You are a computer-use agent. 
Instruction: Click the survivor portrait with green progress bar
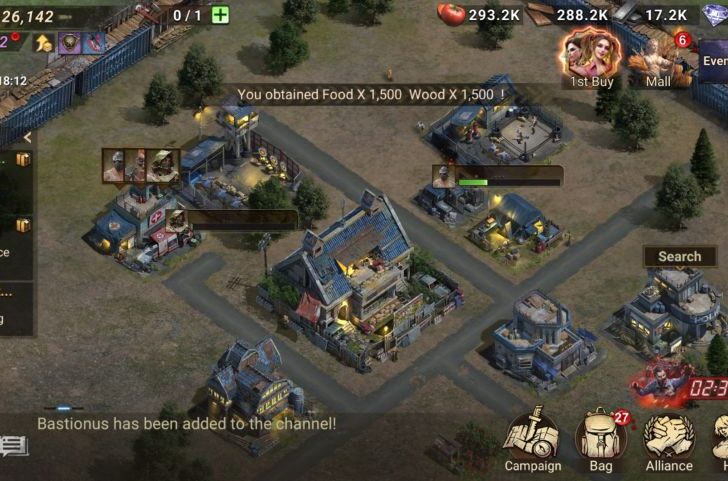point(443,177)
